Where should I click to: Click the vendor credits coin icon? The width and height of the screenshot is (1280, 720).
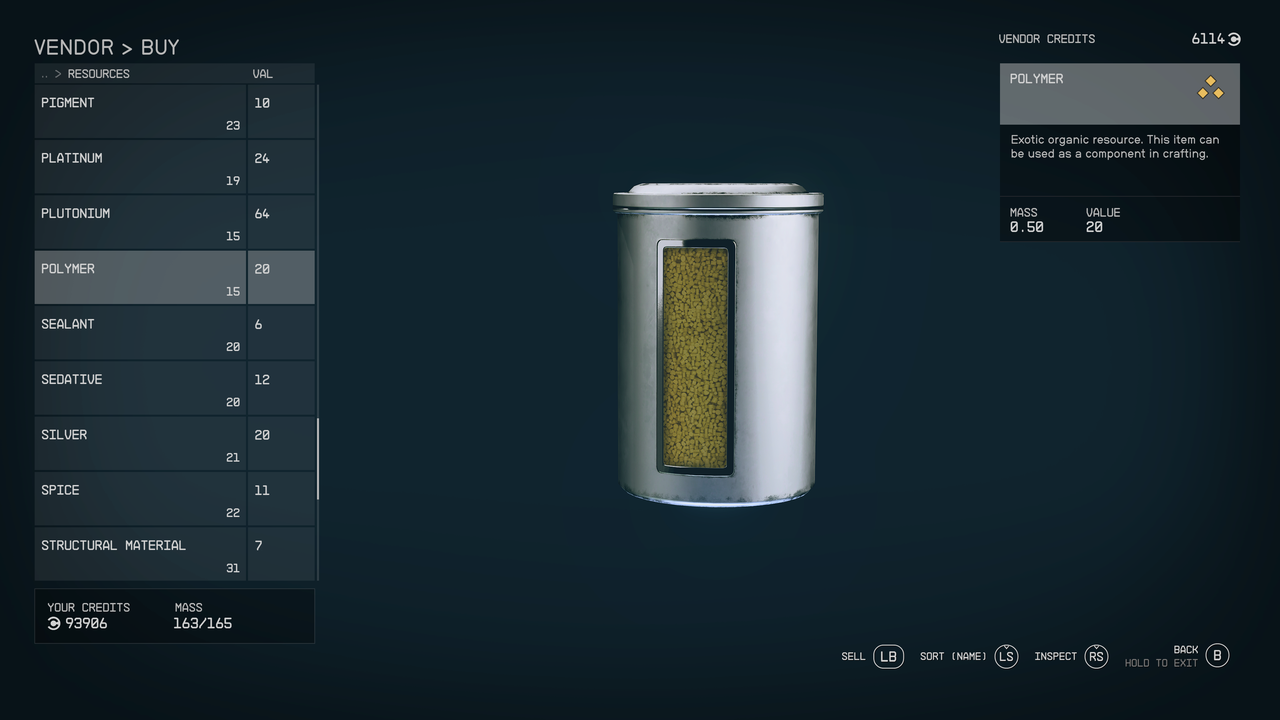tap(1232, 39)
